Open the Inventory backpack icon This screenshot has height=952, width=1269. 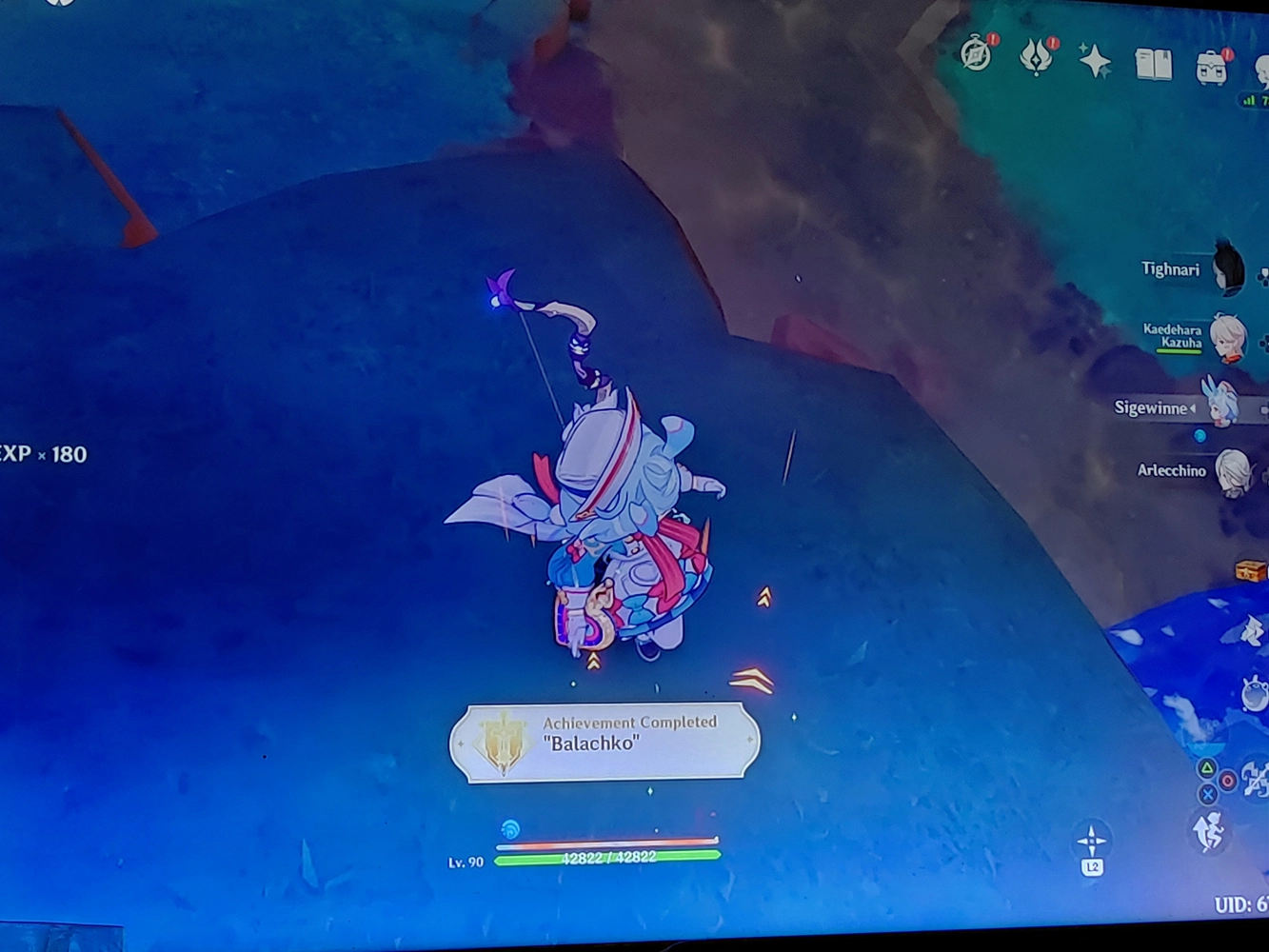[1211, 67]
